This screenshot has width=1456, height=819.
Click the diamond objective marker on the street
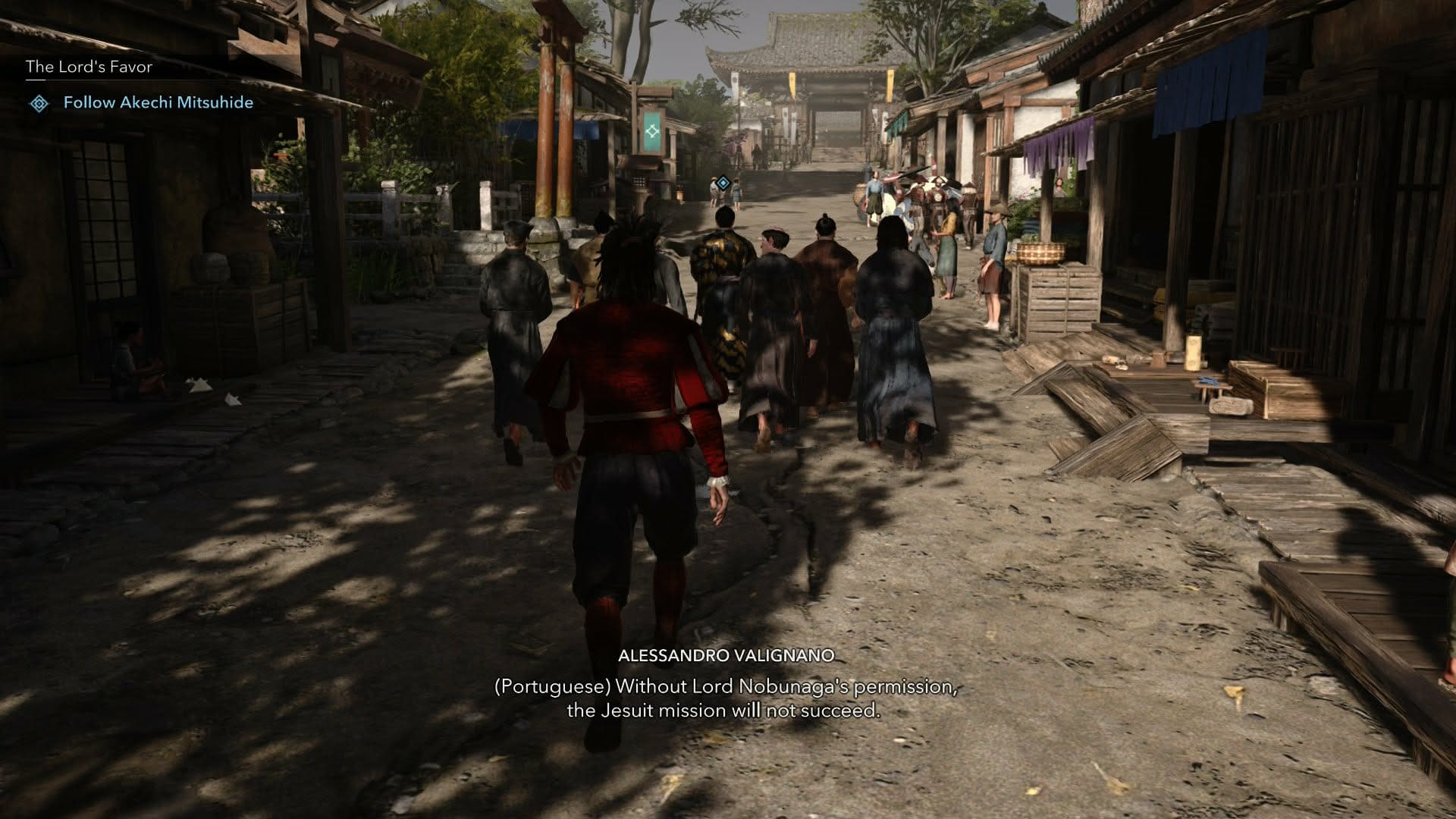point(724,182)
